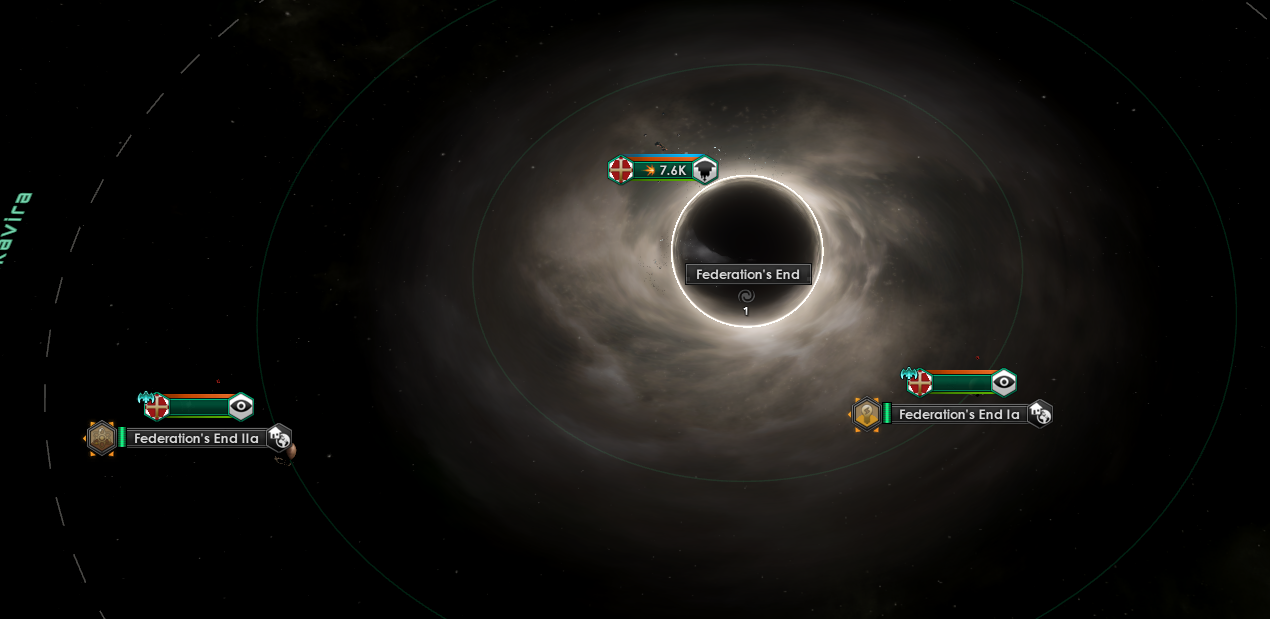Click the lightbulb colony icon beside Federation's End Ia
This screenshot has width=1270, height=619.
click(866, 414)
